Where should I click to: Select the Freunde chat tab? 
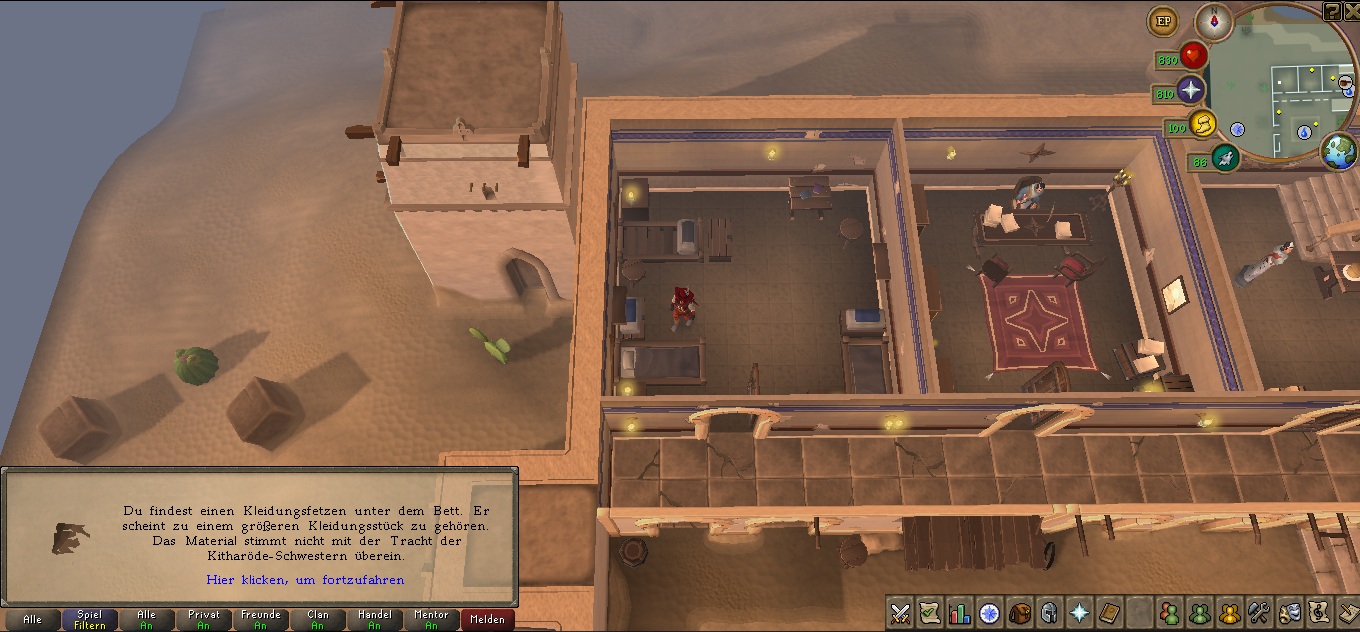tap(260, 620)
